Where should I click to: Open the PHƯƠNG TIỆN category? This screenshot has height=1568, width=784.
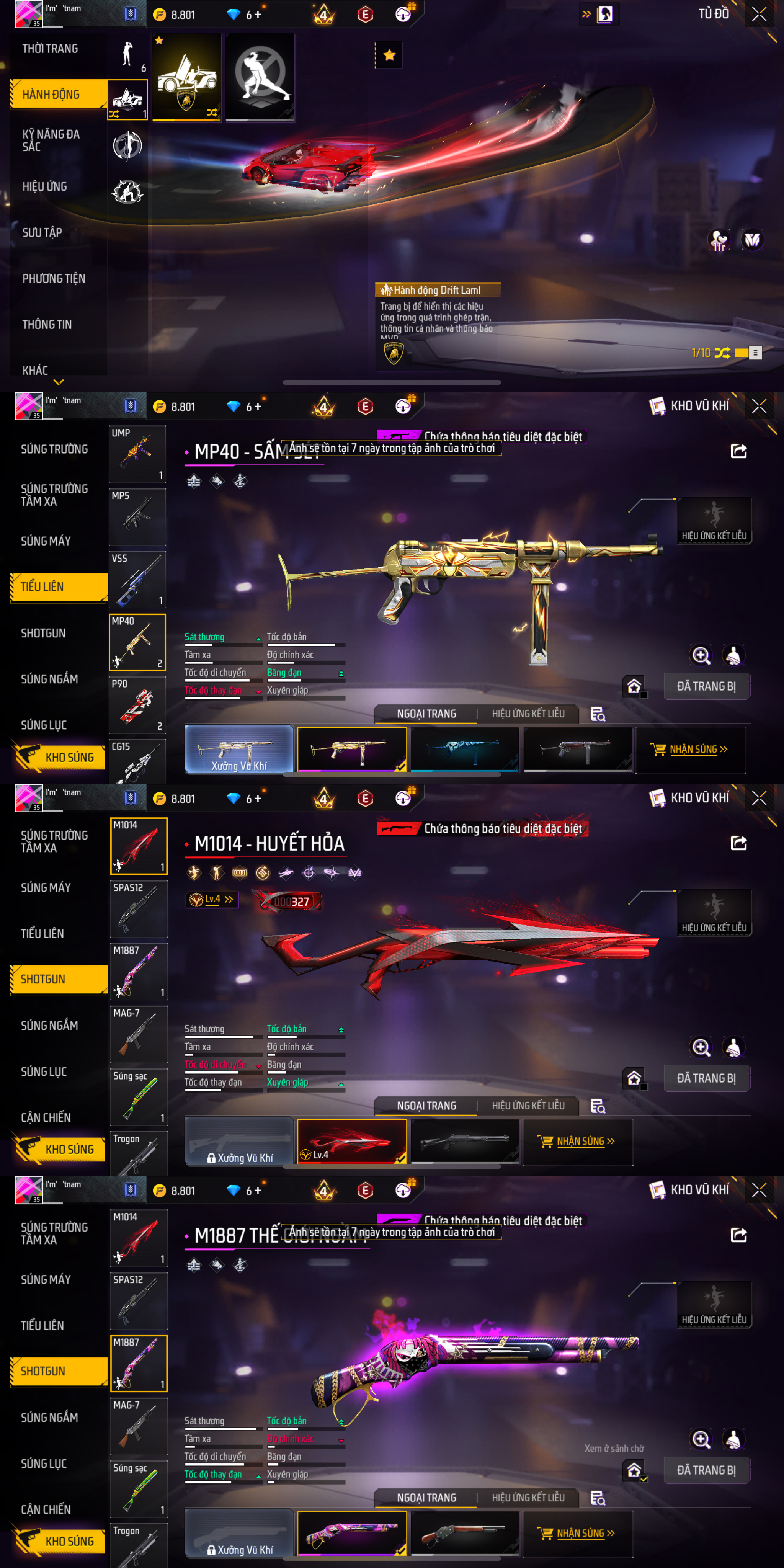tap(54, 279)
